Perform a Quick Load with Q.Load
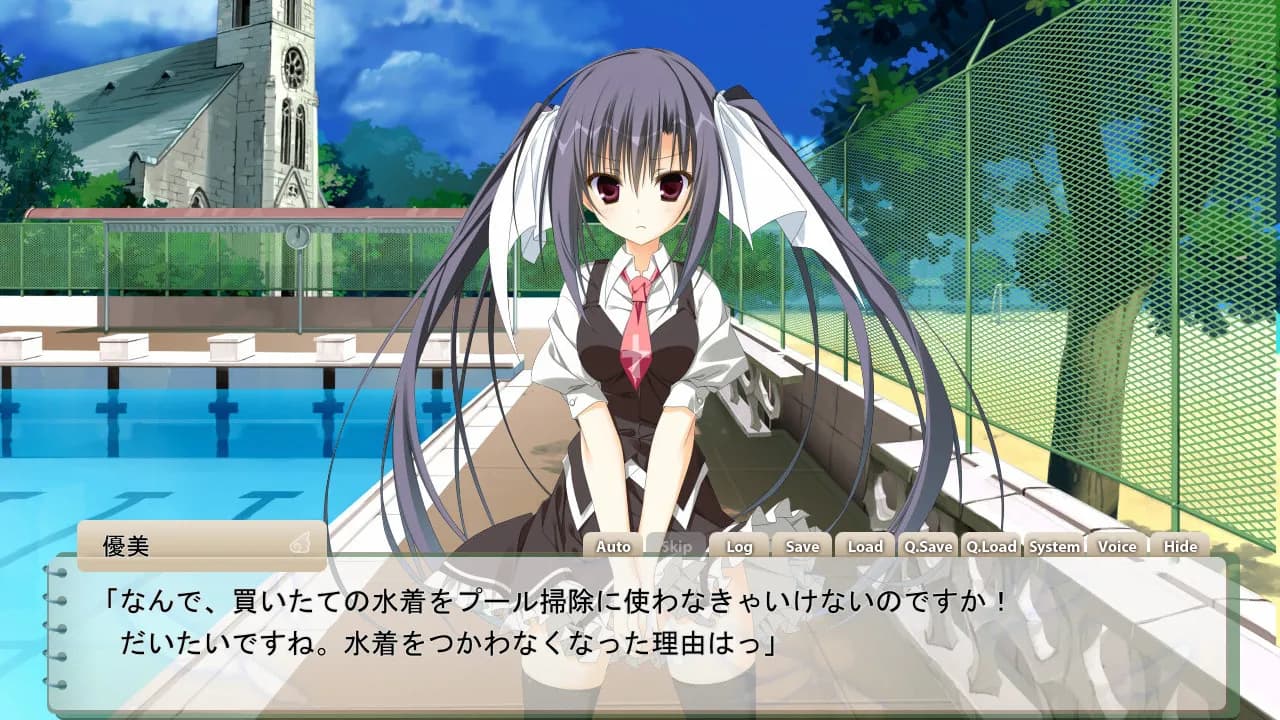The image size is (1280, 720). click(x=991, y=547)
